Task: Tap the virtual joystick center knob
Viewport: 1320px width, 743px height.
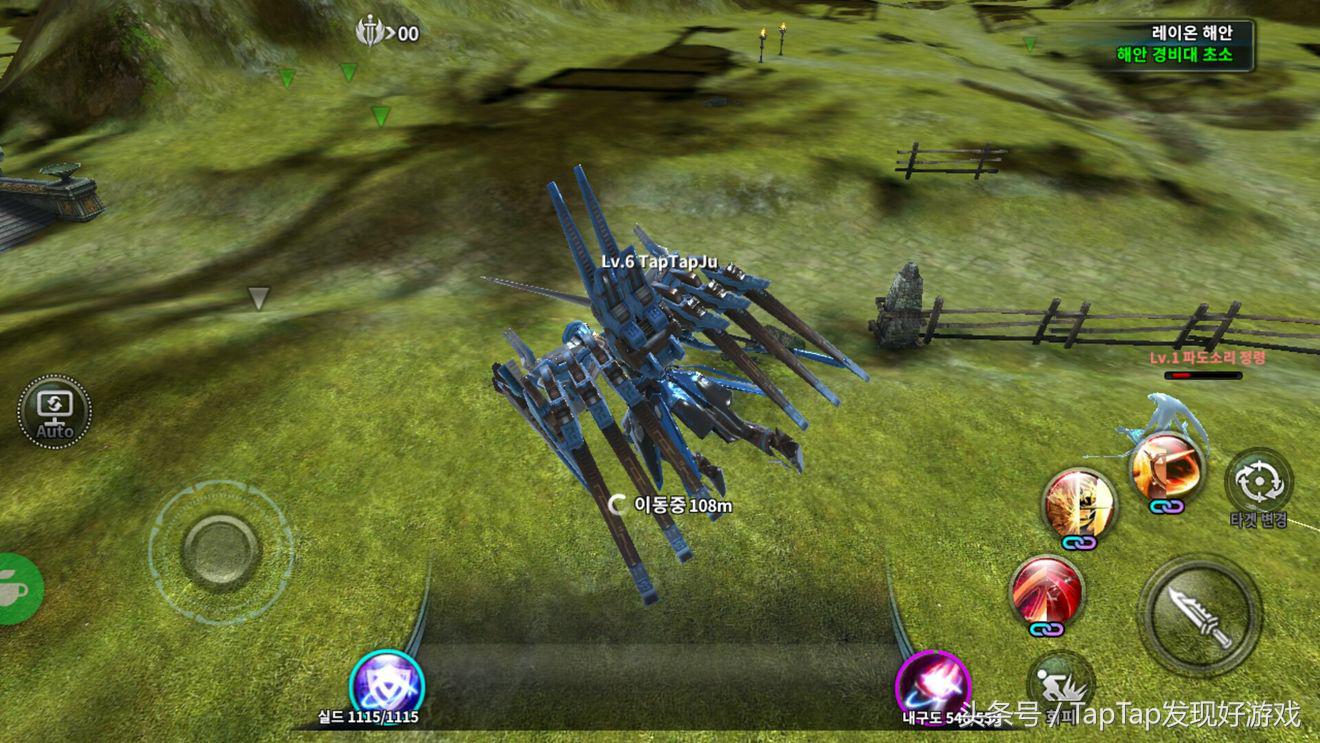Action: click(221, 551)
